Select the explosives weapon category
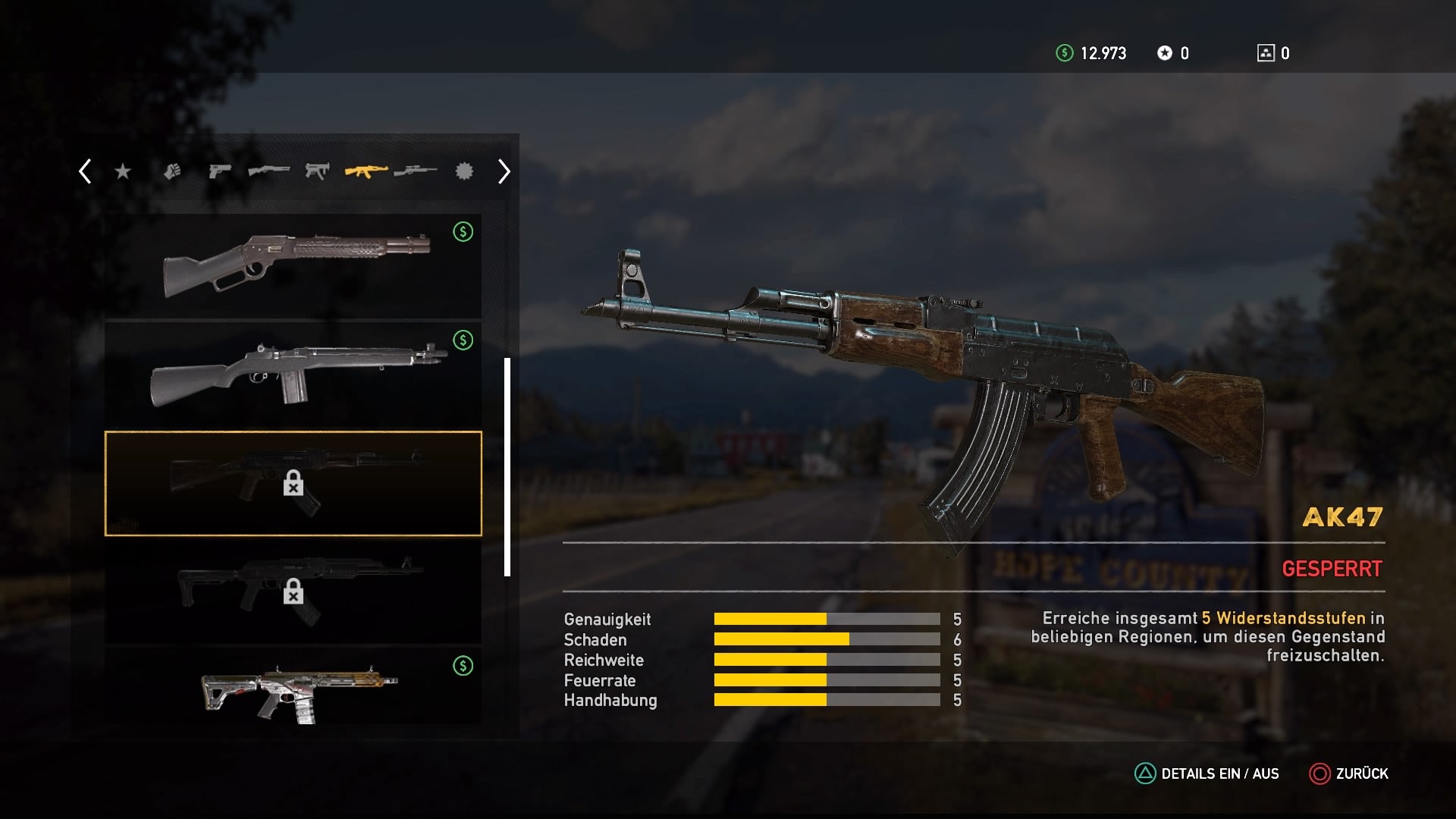Image resolution: width=1456 pixels, height=819 pixels. (x=464, y=171)
